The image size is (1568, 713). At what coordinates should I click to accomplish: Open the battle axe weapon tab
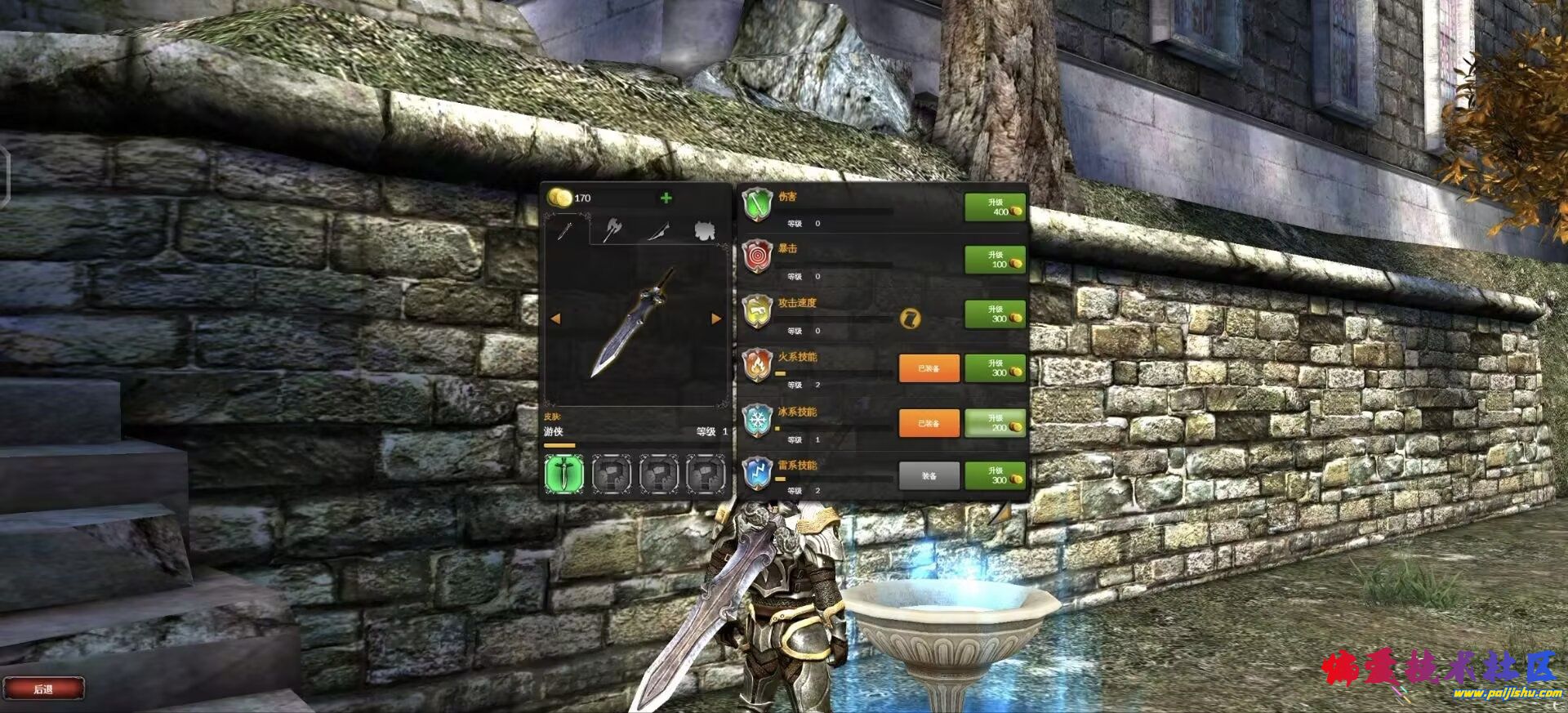(x=612, y=231)
